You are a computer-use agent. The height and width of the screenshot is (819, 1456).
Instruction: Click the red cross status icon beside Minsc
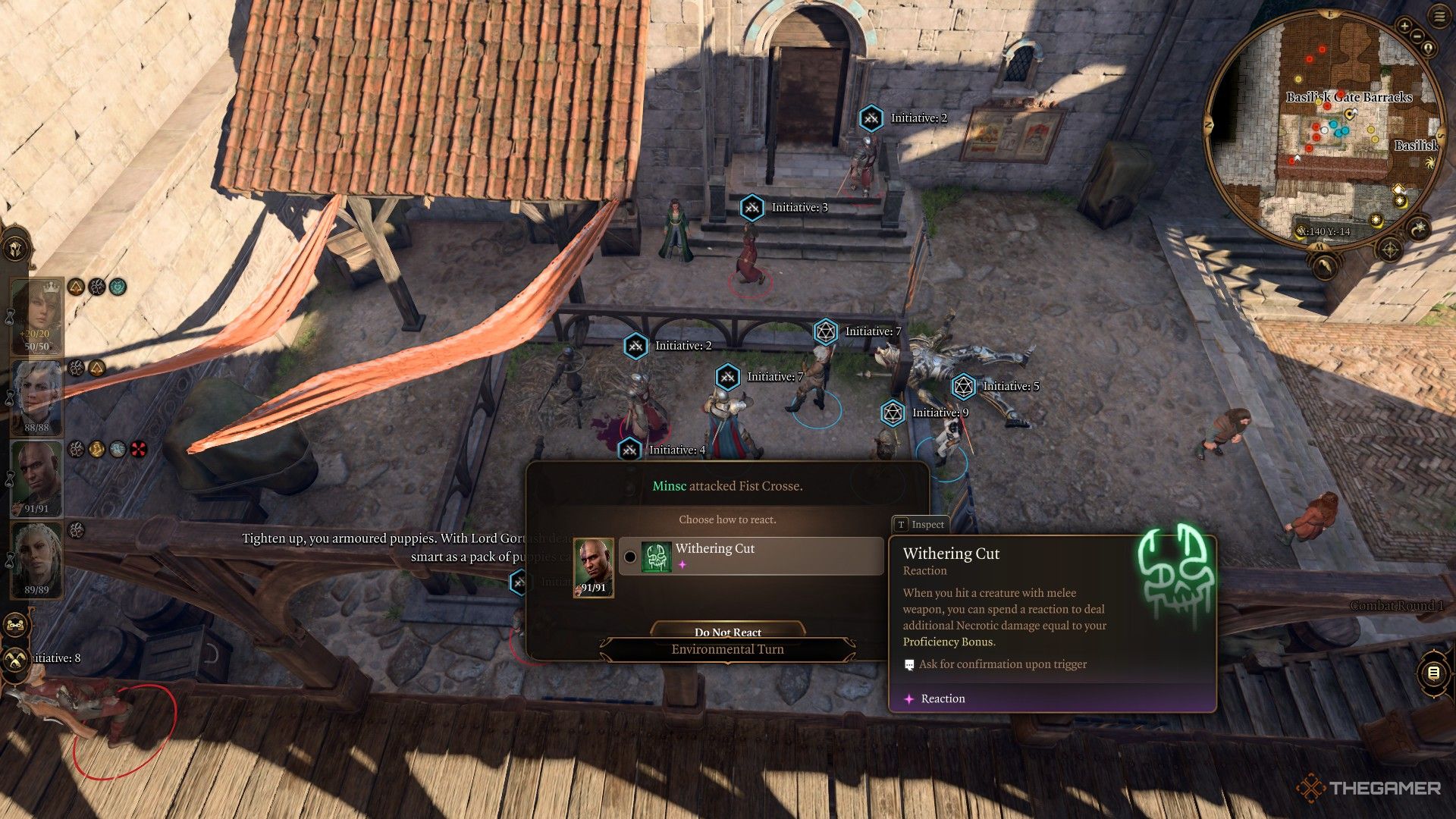click(x=138, y=450)
